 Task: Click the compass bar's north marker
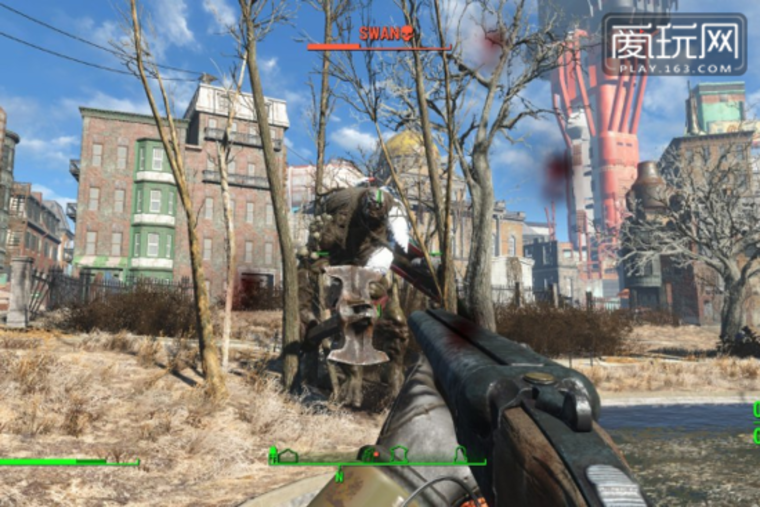pos(340,475)
